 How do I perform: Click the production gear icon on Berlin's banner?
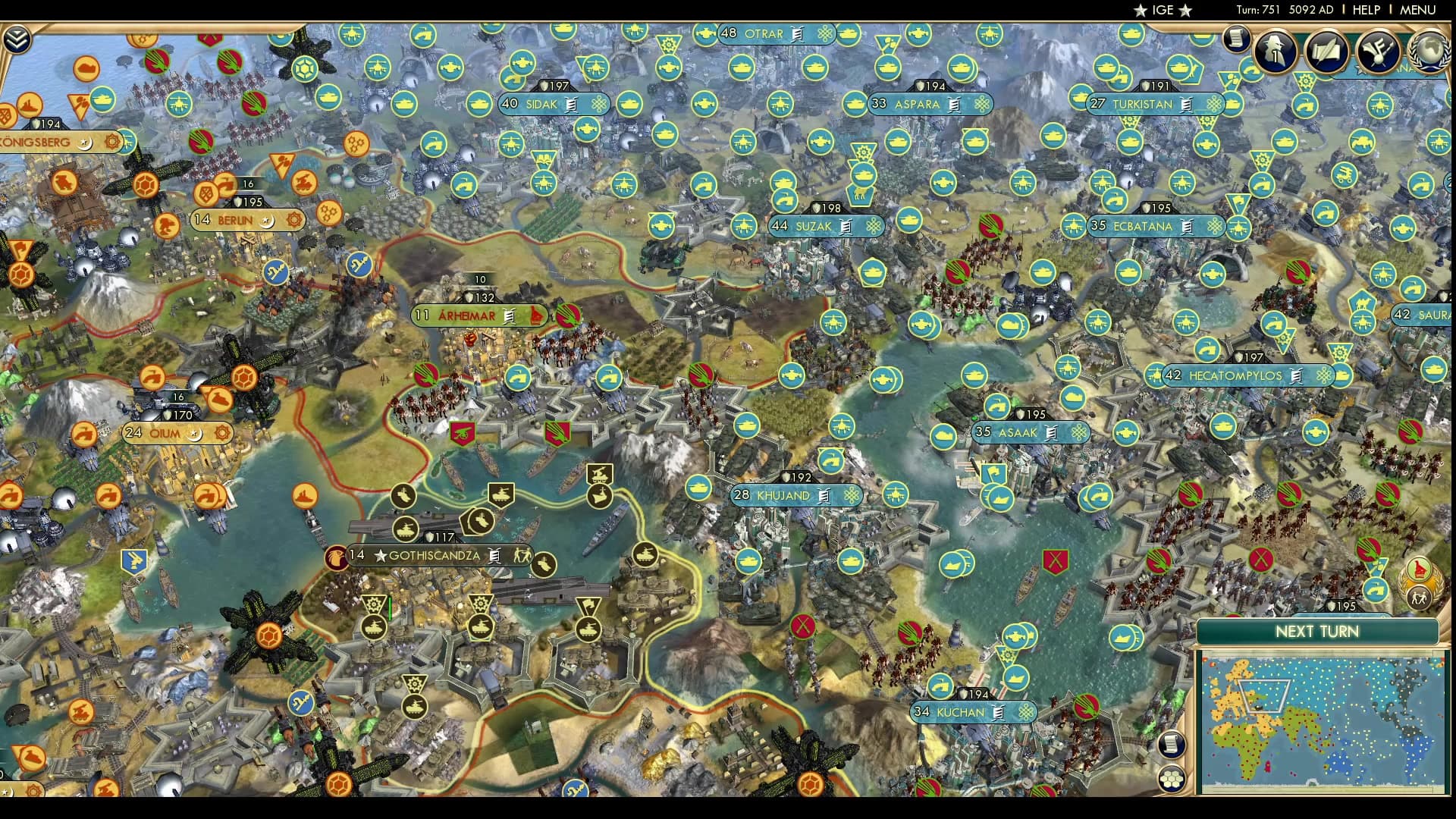294,220
